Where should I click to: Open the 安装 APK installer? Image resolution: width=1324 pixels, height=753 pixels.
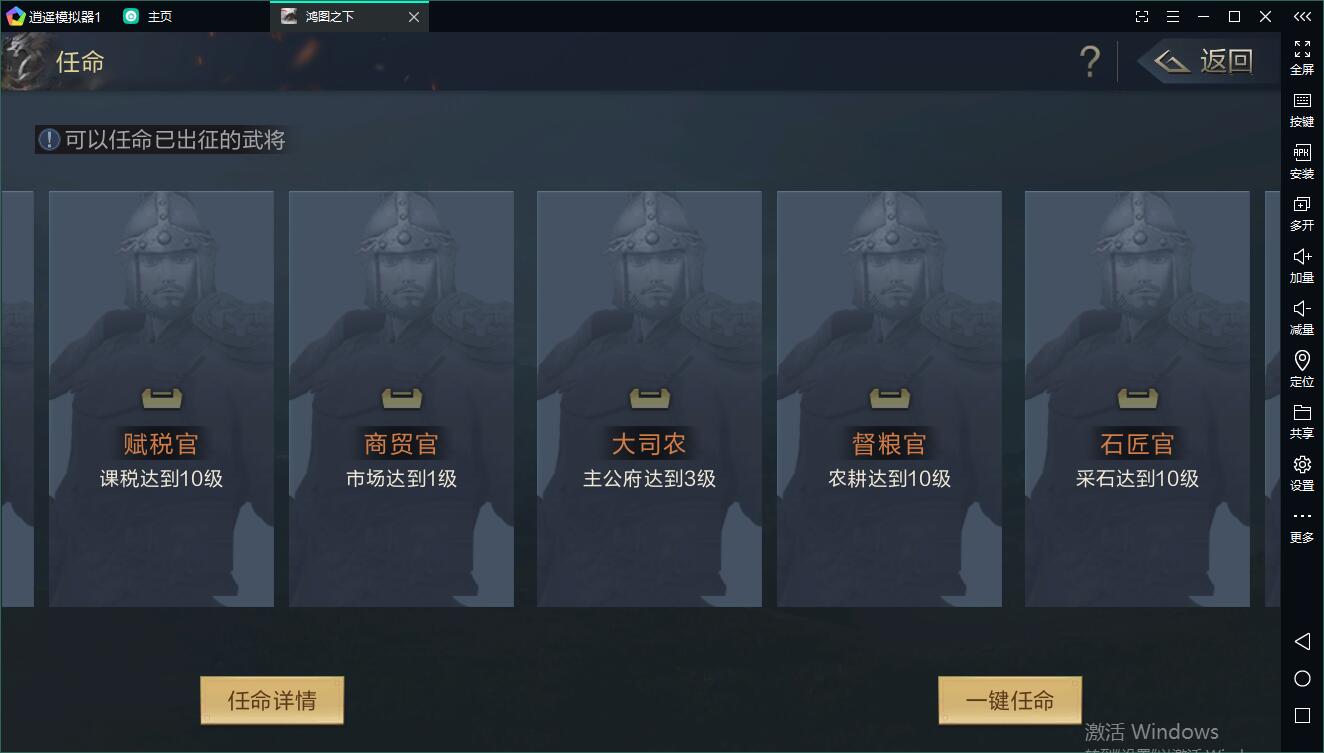(x=1302, y=161)
